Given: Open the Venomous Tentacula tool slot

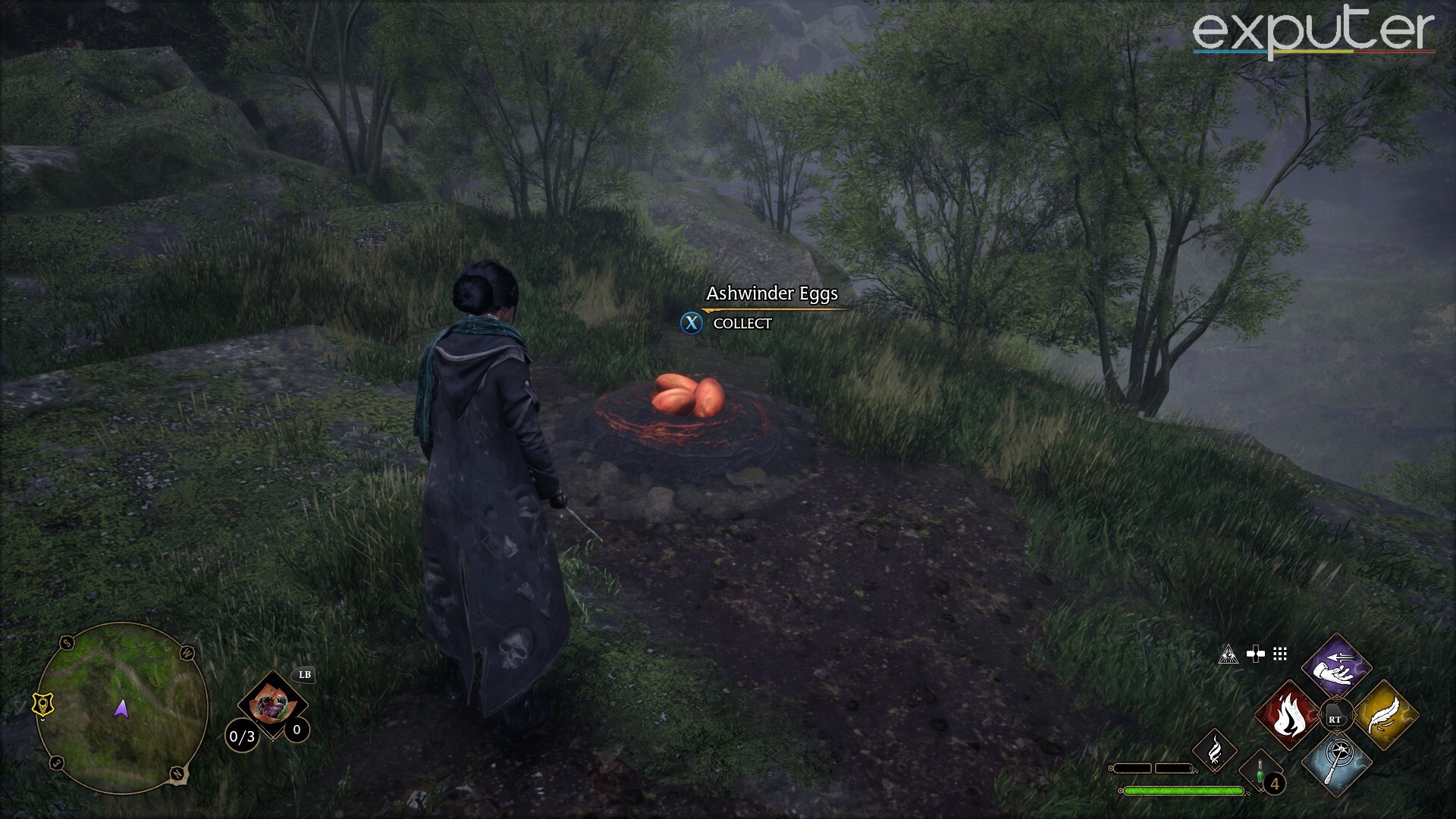Looking at the screenshot, I should click(272, 705).
